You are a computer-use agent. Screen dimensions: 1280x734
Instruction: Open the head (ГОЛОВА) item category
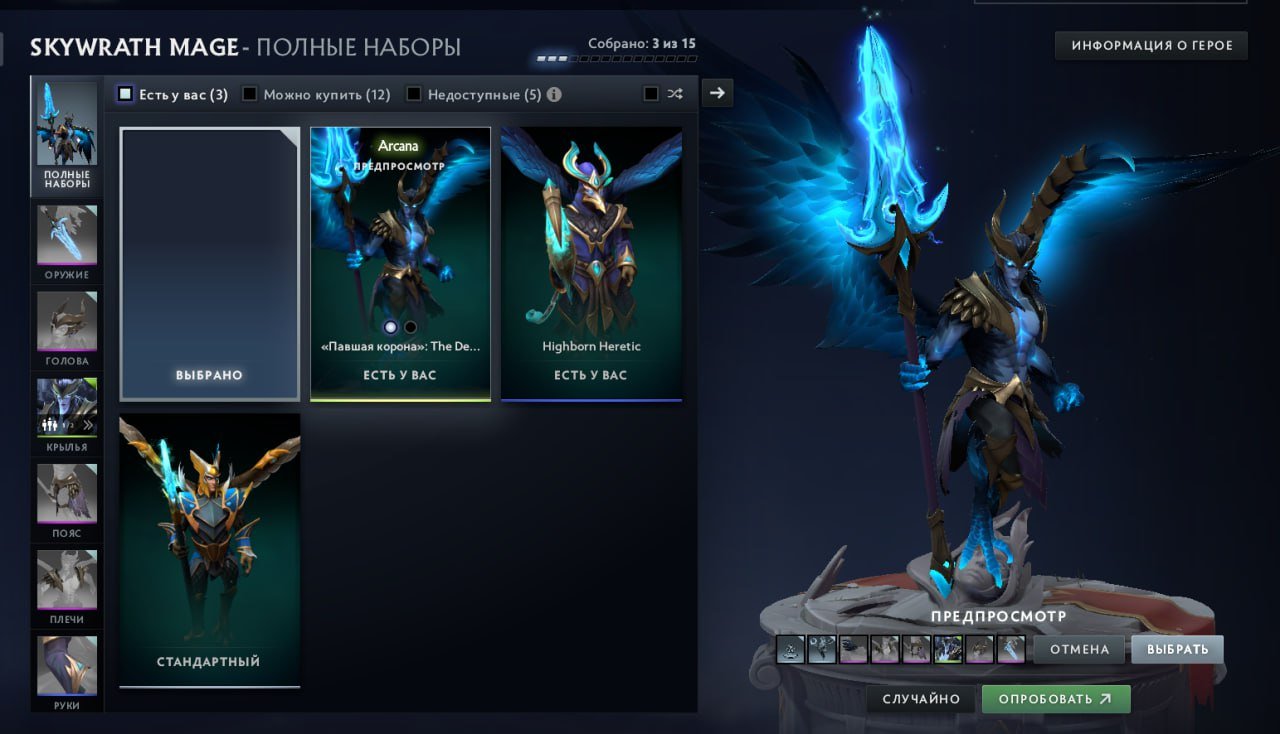(66, 322)
